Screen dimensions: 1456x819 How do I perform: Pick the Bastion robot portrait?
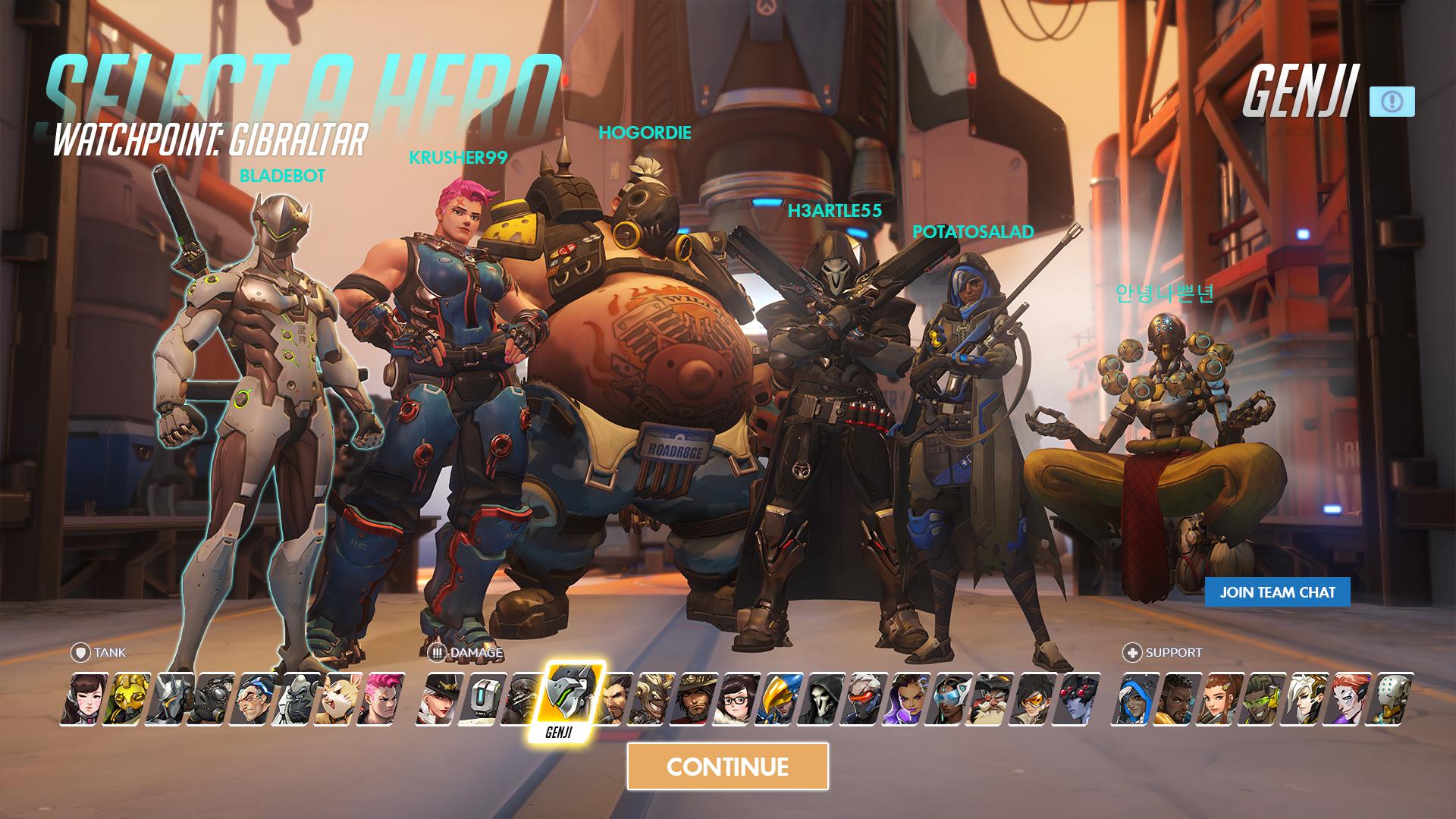pos(481,698)
